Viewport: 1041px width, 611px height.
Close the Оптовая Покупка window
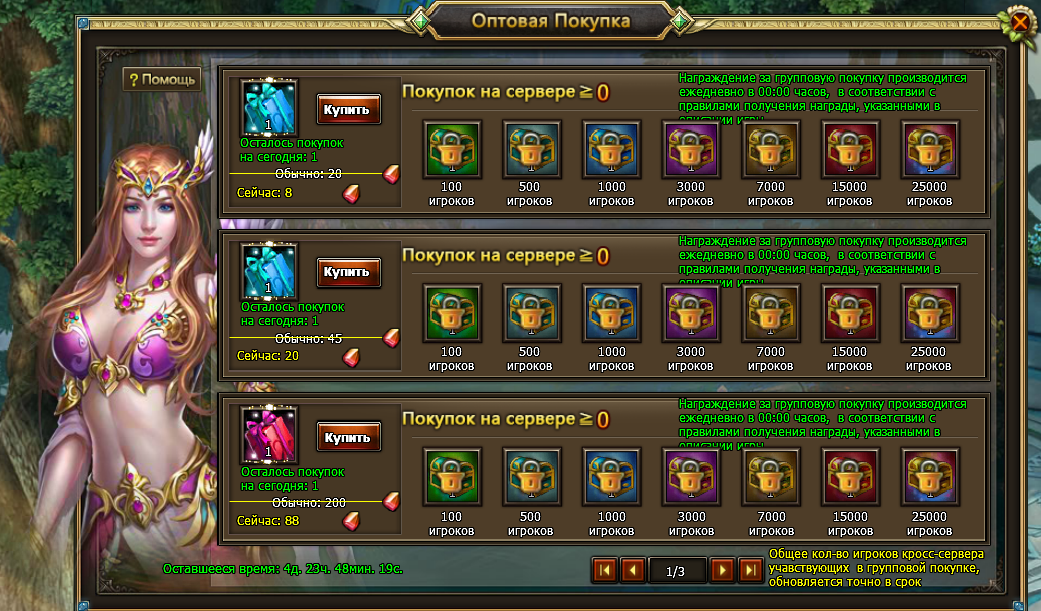click(1019, 22)
